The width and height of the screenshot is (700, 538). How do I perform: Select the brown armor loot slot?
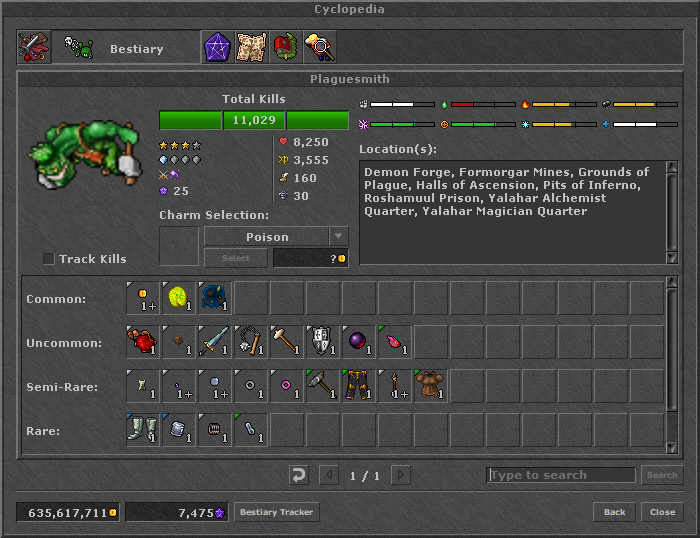click(432, 387)
